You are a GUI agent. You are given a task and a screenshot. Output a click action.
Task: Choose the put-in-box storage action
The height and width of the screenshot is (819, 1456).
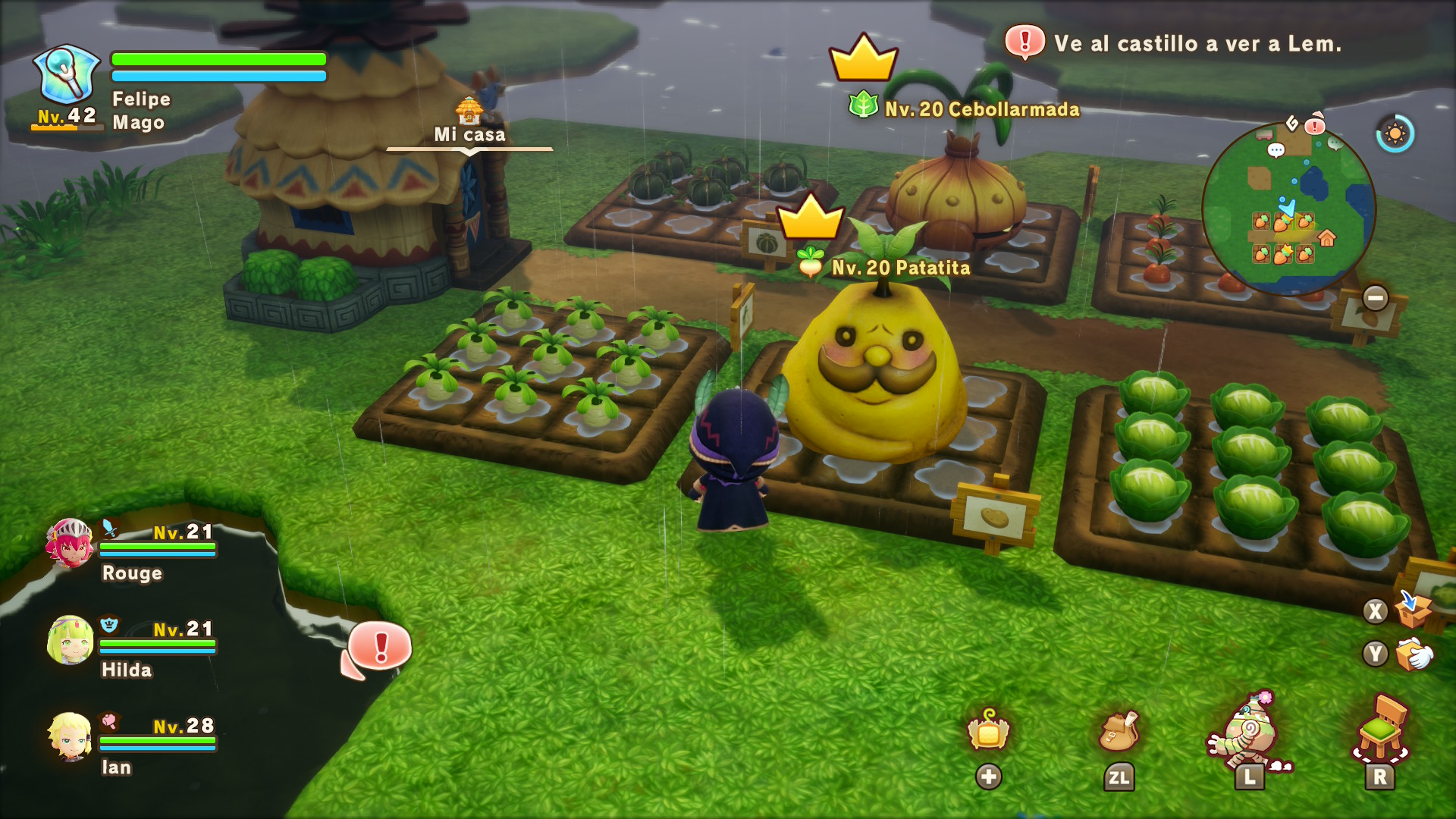[x=1413, y=609]
